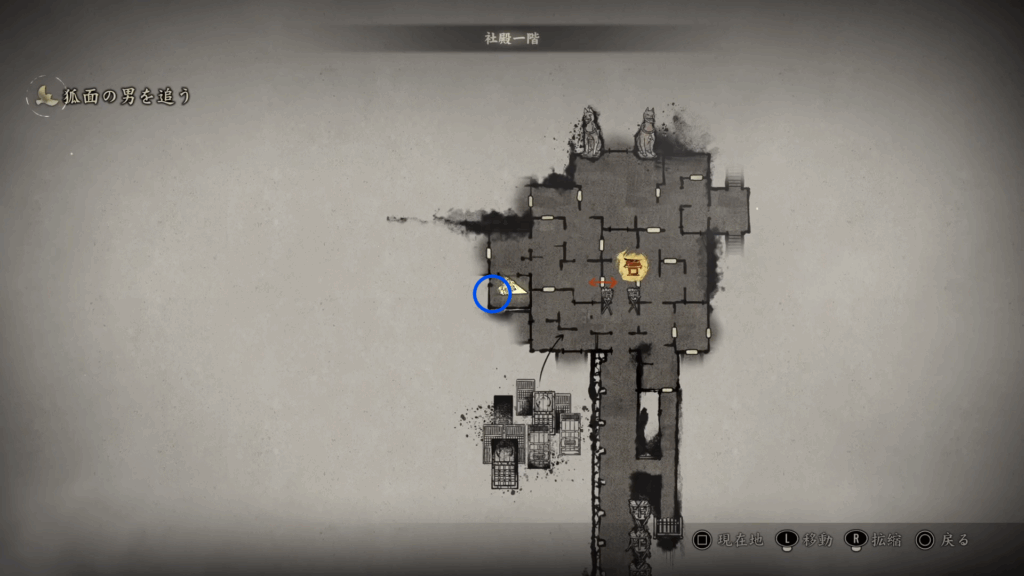This screenshot has height=576, width=1024.
Task: Select the yellow shrine save marker
Action: [x=632, y=266]
